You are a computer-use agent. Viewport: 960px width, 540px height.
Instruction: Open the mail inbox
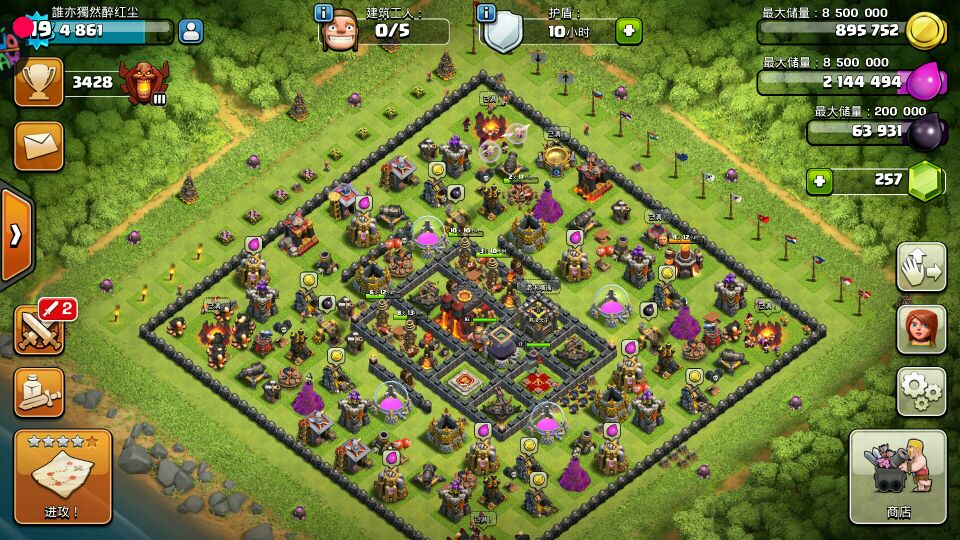click(x=38, y=146)
